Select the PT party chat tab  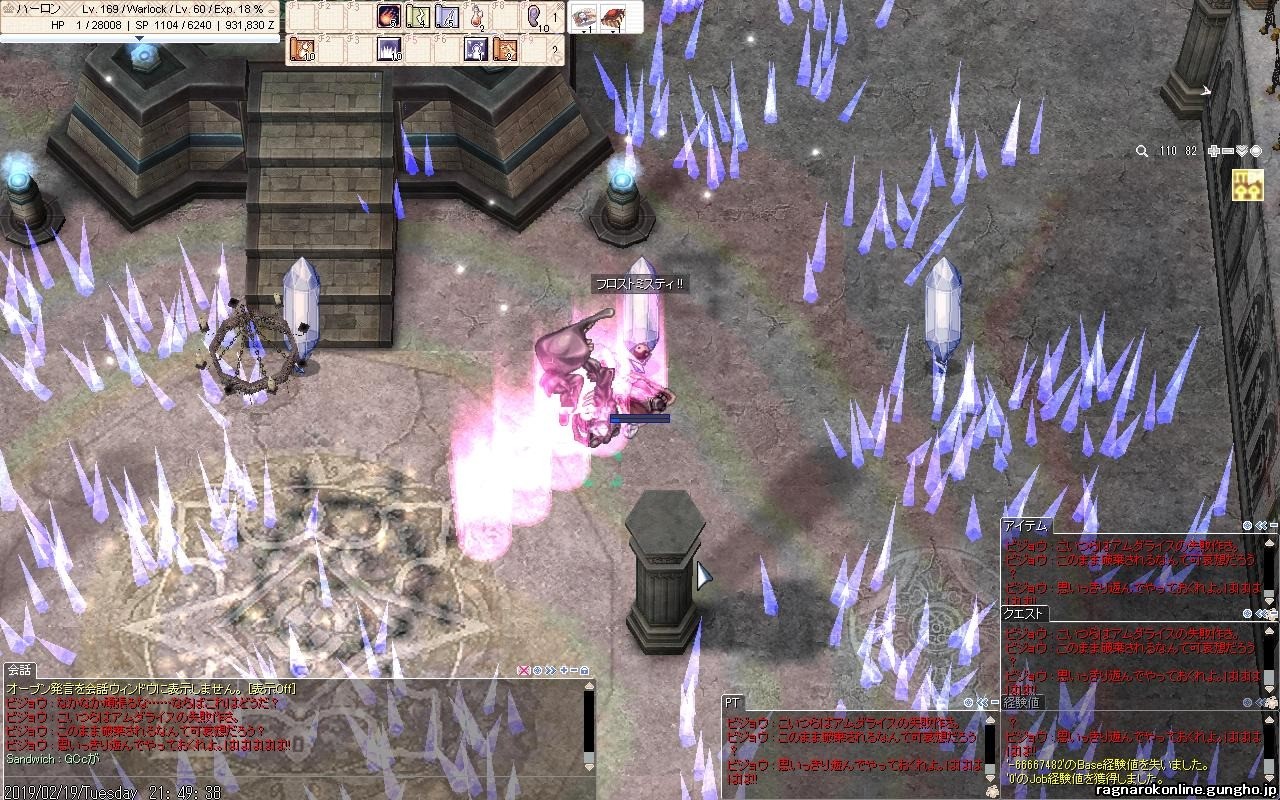[x=733, y=704]
